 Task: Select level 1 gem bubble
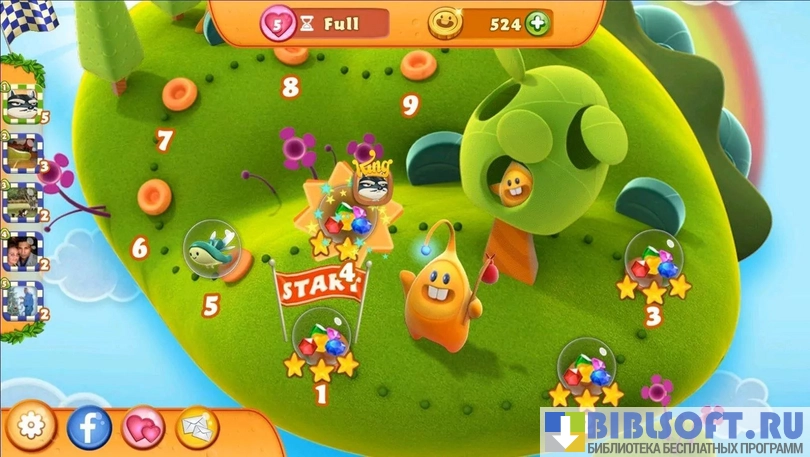tap(322, 340)
